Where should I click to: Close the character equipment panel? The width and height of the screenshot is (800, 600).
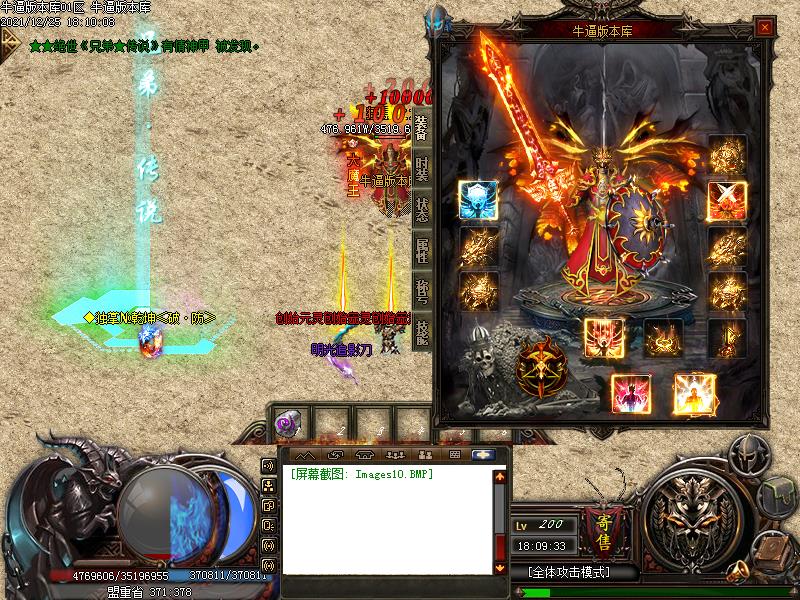tap(765, 29)
